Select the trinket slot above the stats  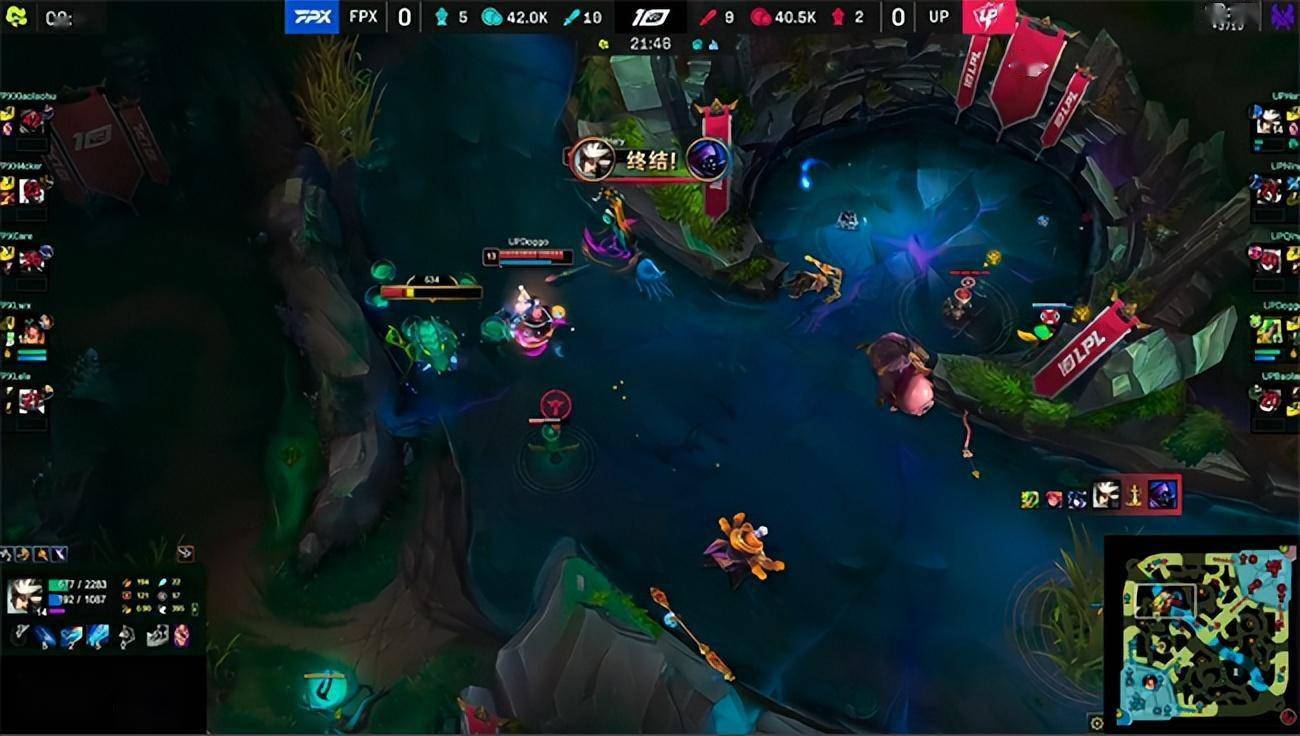coord(186,552)
